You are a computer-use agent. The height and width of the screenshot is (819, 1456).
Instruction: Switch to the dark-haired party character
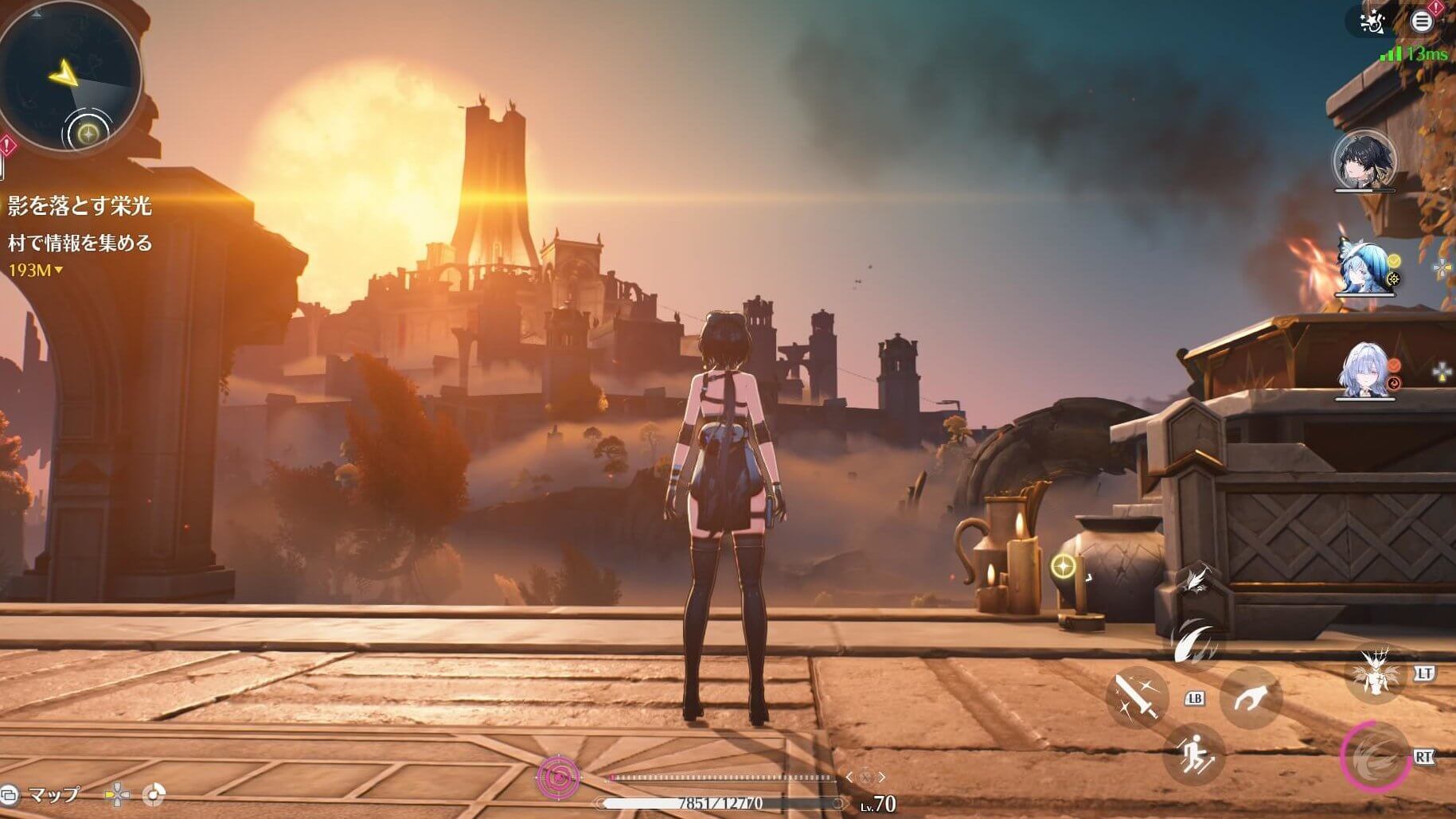tap(1364, 162)
